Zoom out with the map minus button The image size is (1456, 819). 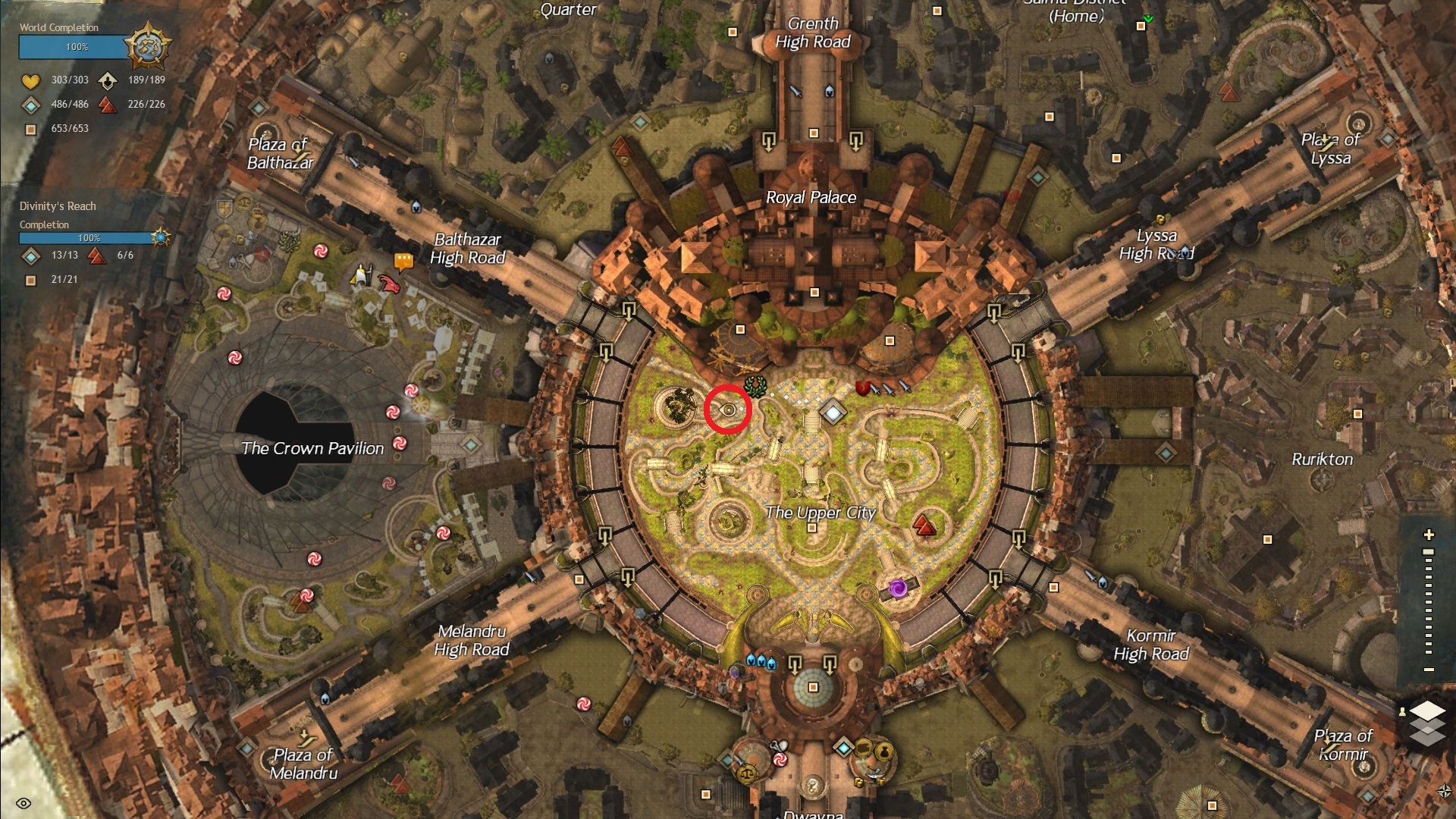pos(1429,670)
